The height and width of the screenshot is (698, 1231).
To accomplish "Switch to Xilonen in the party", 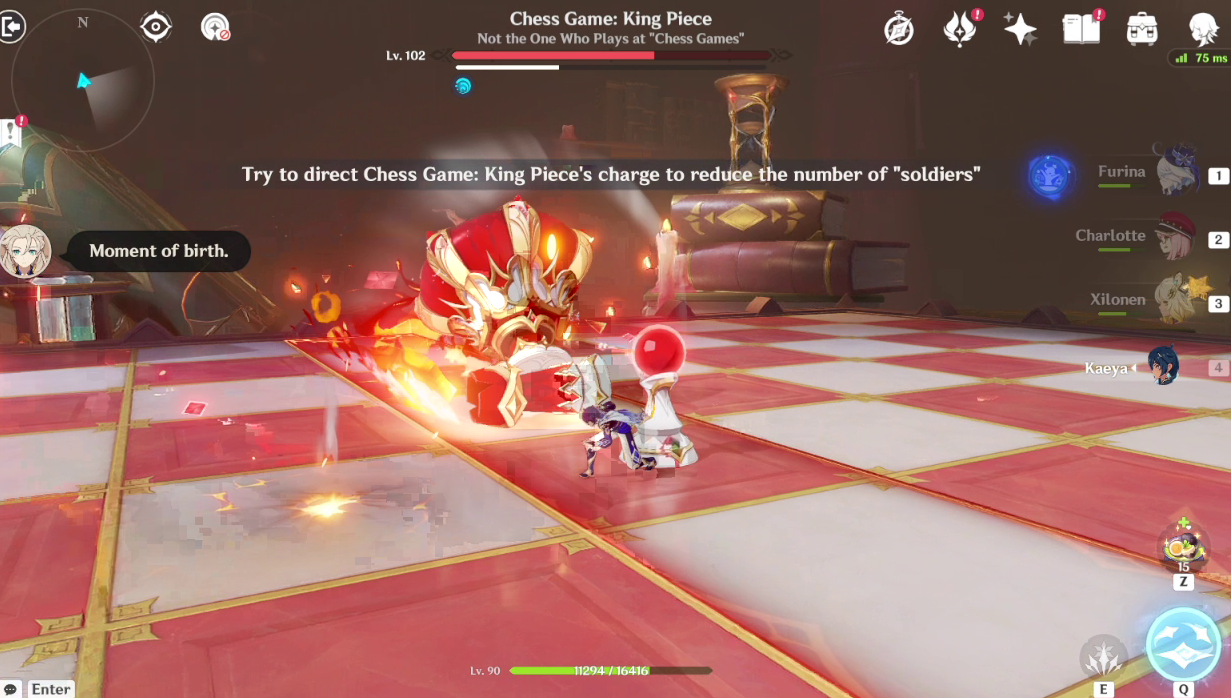I will [x=1177, y=301].
